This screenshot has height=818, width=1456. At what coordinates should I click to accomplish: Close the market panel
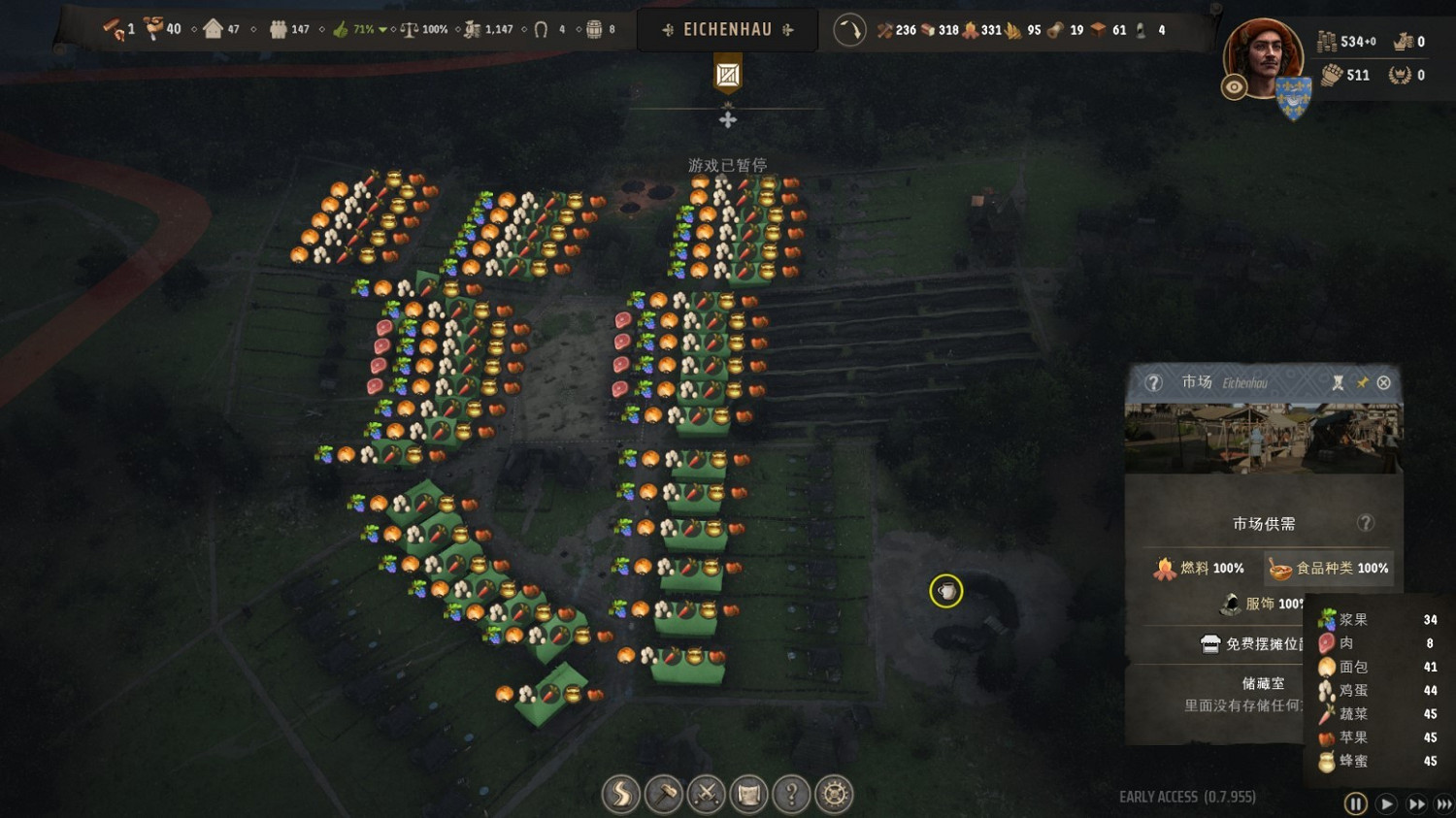[1384, 383]
